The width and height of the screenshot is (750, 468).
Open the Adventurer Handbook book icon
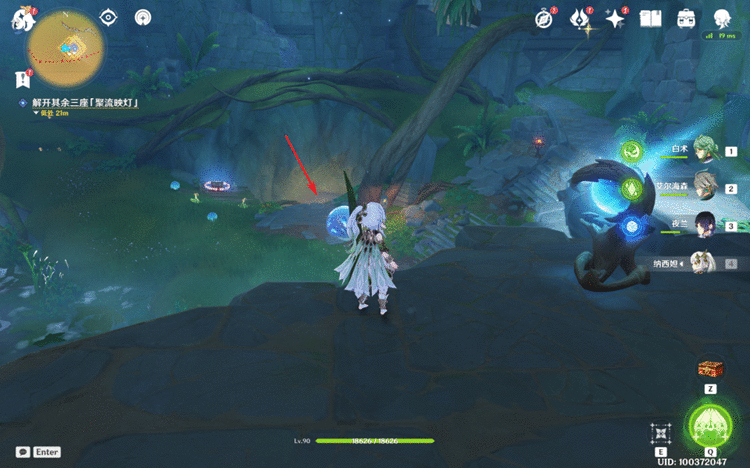pos(651,18)
